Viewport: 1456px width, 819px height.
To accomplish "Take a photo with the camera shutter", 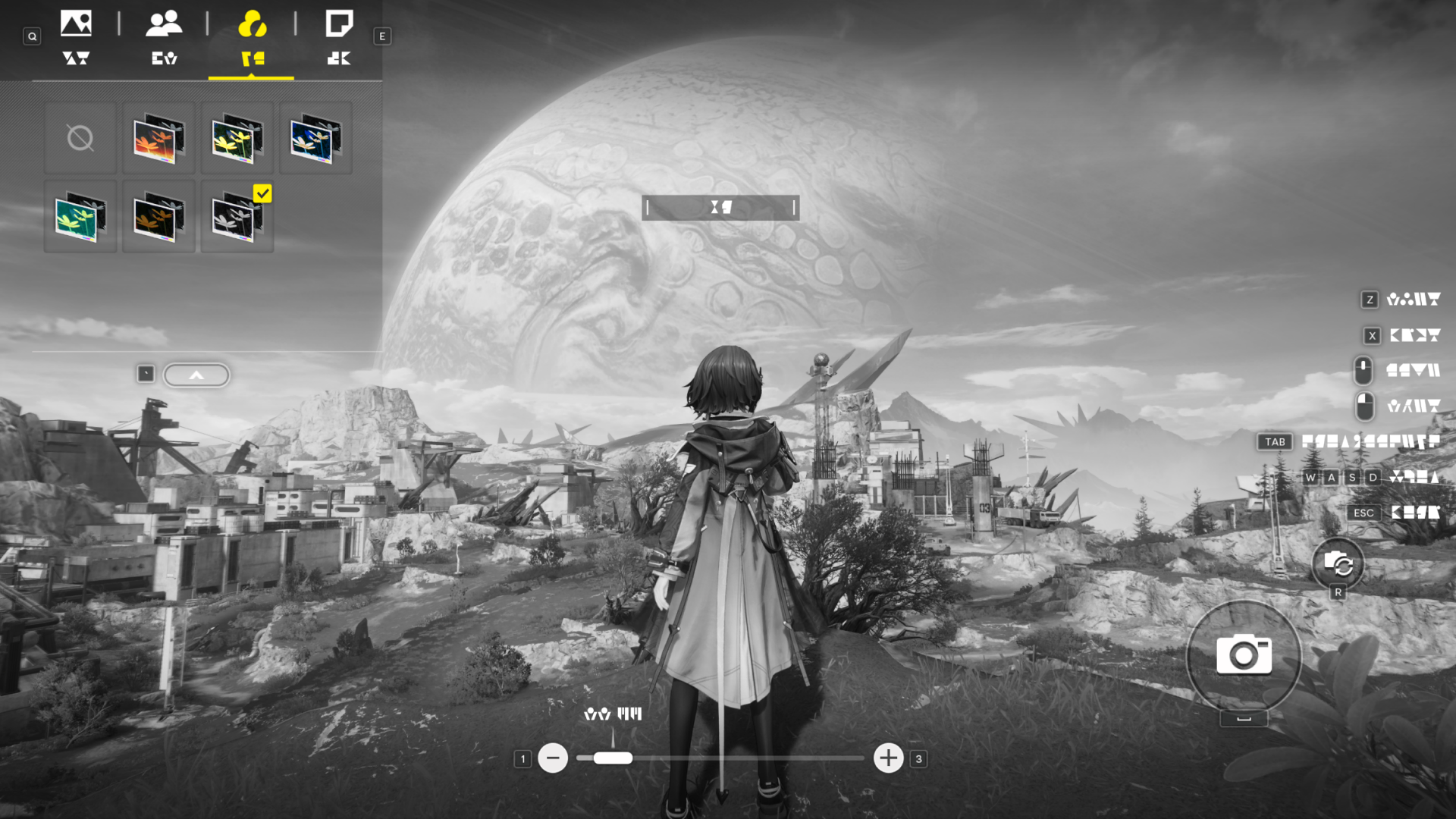I will pyautogui.click(x=1244, y=655).
